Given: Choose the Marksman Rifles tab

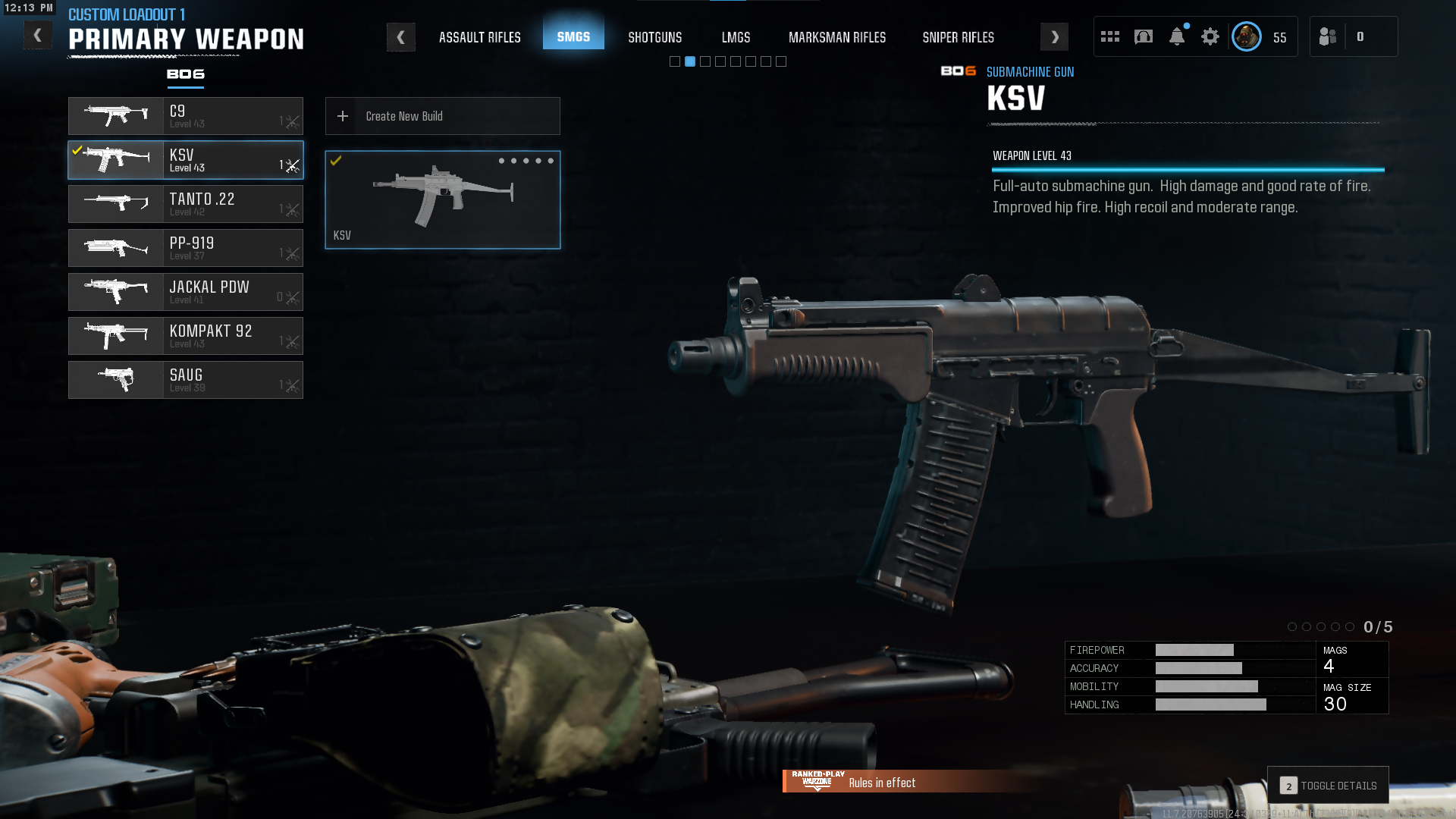Looking at the screenshot, I should pyautogui.click(x=836, y=37).
